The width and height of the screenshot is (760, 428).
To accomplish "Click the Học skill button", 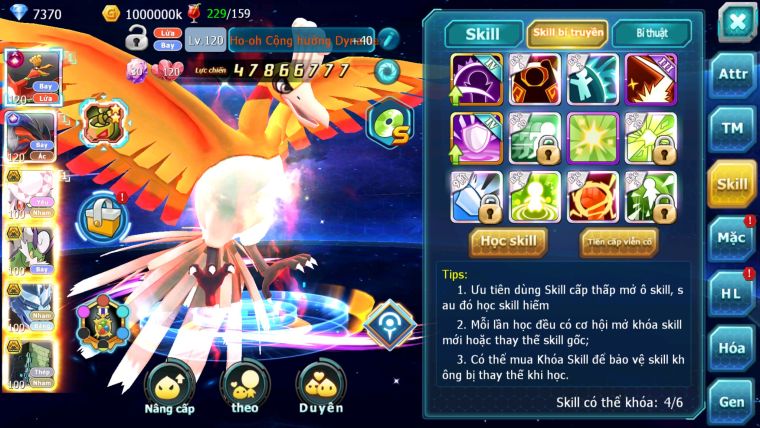I will pyautogui.click(x=508, y=241).
